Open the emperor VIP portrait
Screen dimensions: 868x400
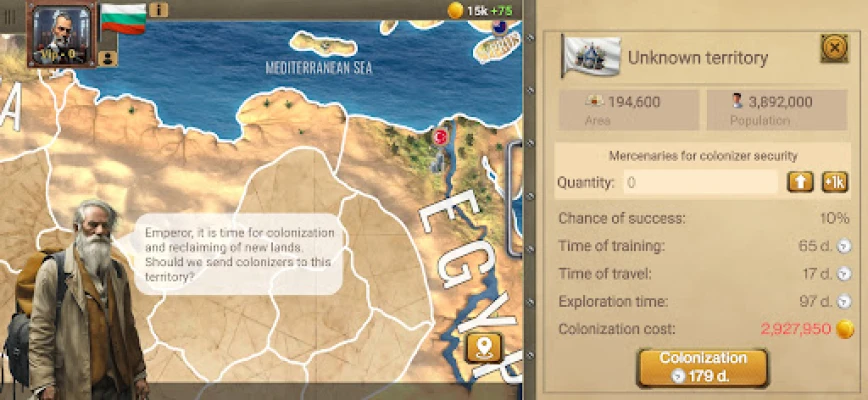[x=62, y=34]
